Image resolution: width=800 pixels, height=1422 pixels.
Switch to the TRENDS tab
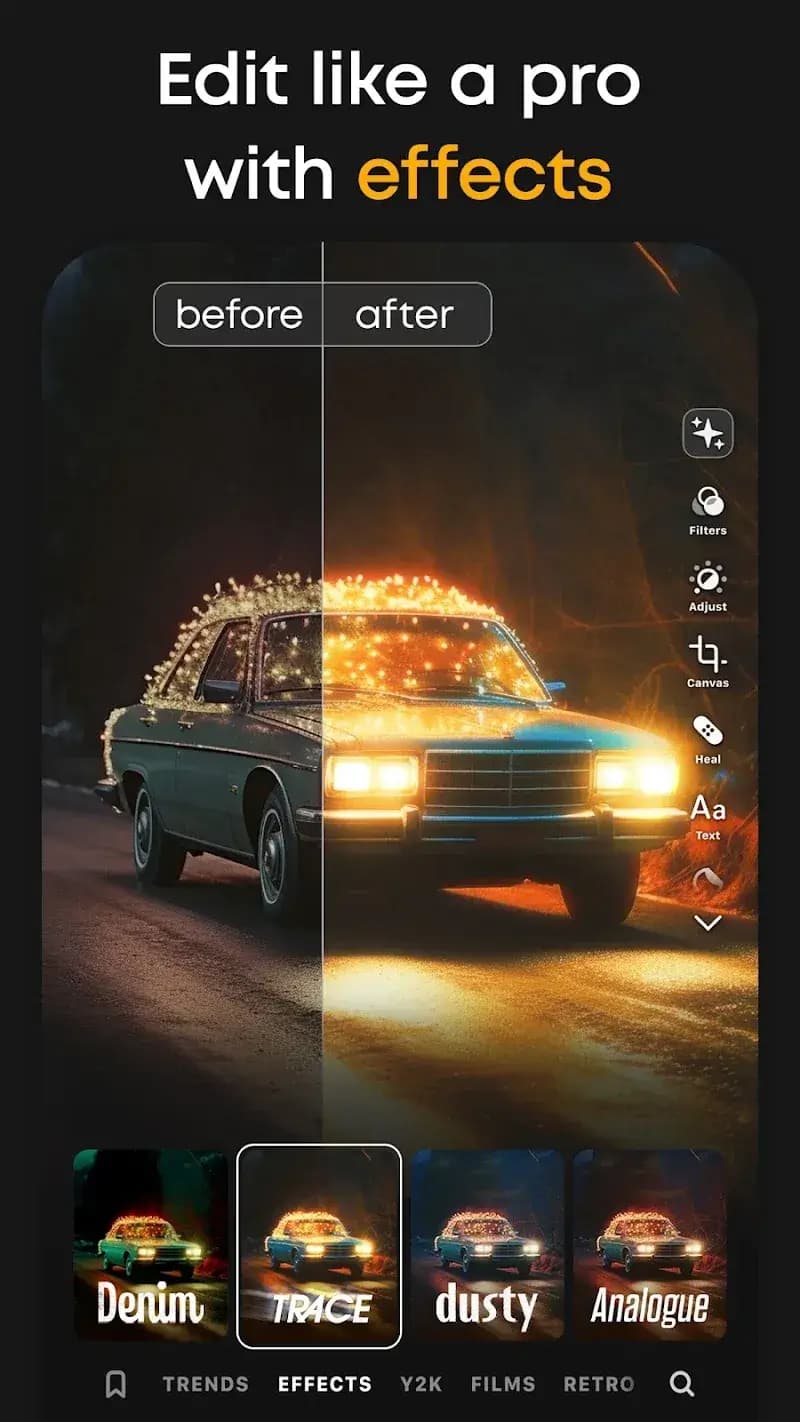(206, 1384)
